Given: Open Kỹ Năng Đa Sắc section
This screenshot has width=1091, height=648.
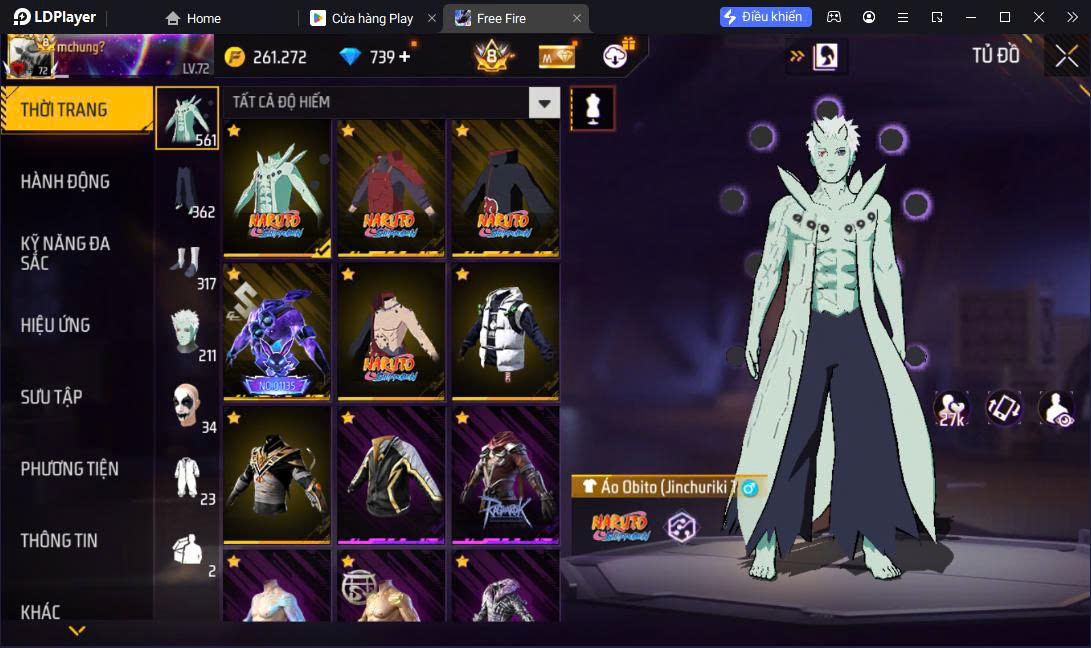Looking at the screenshot, I should click(x=66, y=253).
